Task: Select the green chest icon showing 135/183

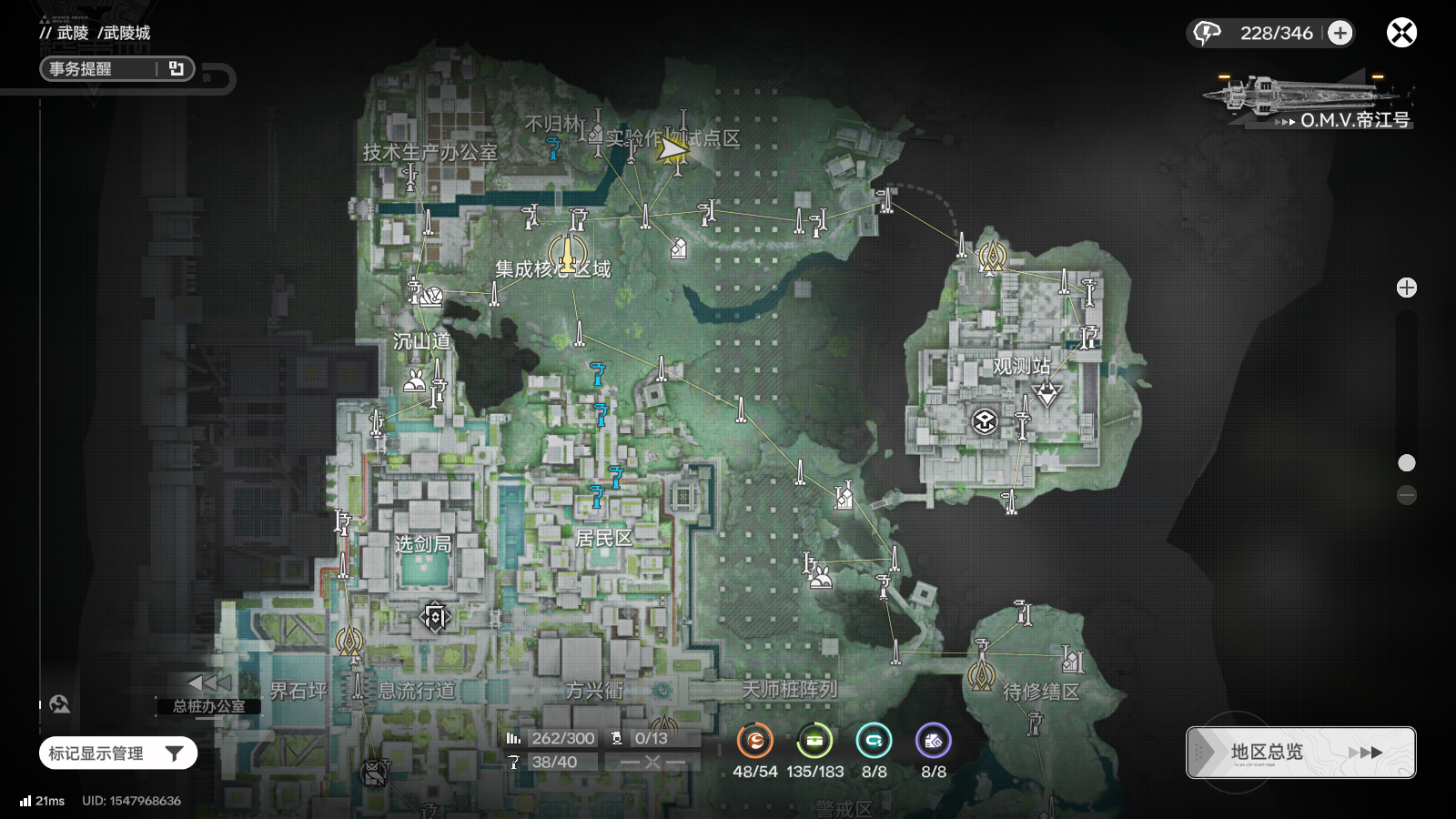Action: 814,741
